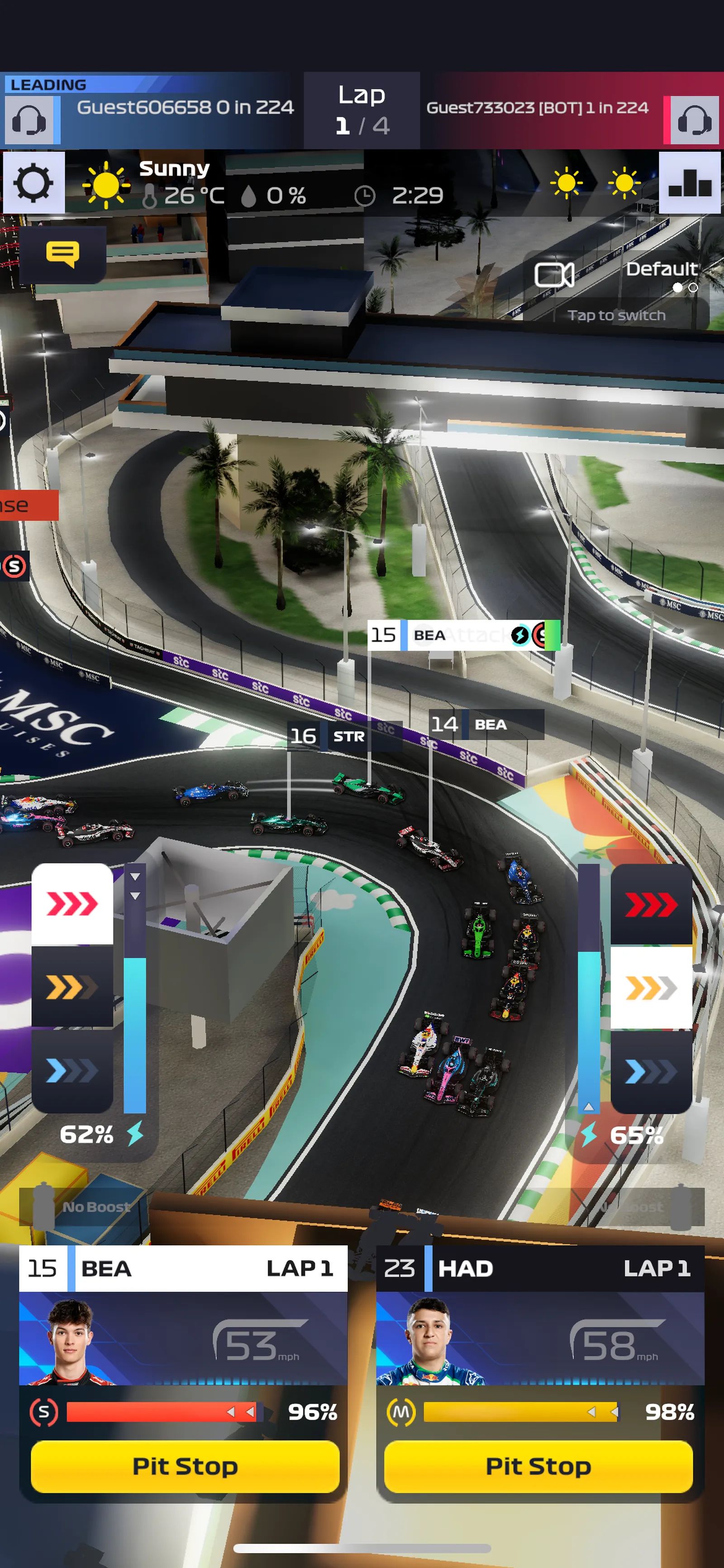Set Bearman's pace to blue conserve mode
724x1568 pixels.
(x=72, y=1070)
